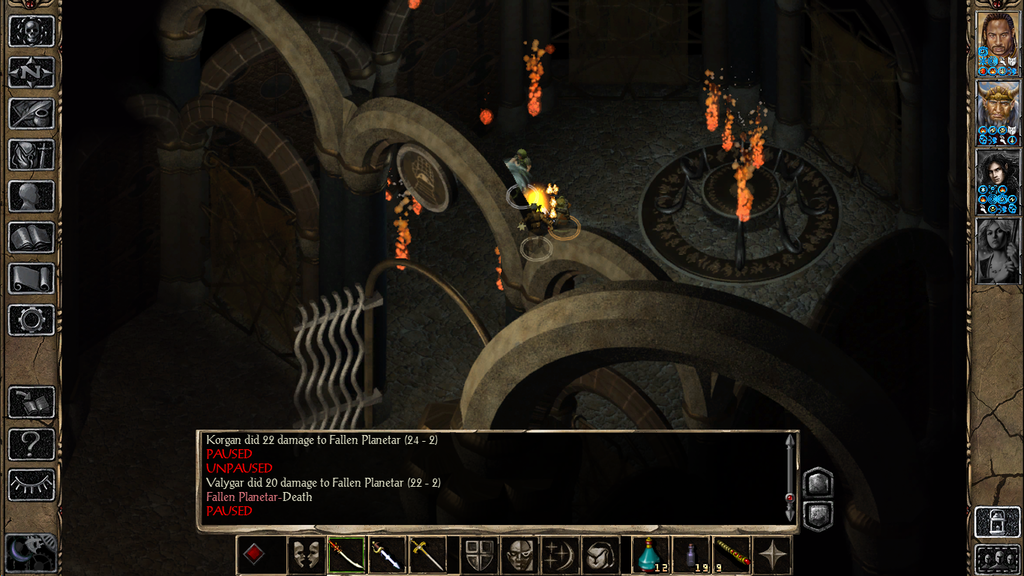Click the question mark help button
Image resolution: width=1024 pixels, height=576 pixels.
[x=31, y=443]
